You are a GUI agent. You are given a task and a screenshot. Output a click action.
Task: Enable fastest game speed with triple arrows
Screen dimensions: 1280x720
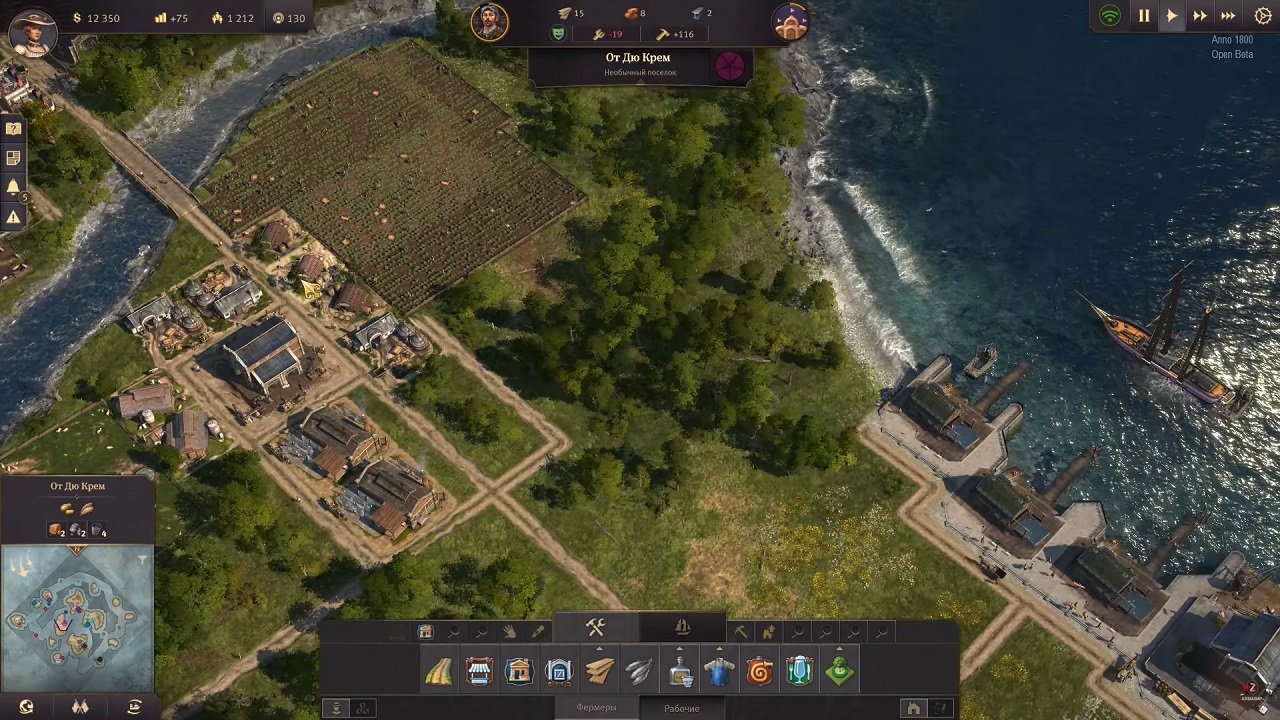1228,15
